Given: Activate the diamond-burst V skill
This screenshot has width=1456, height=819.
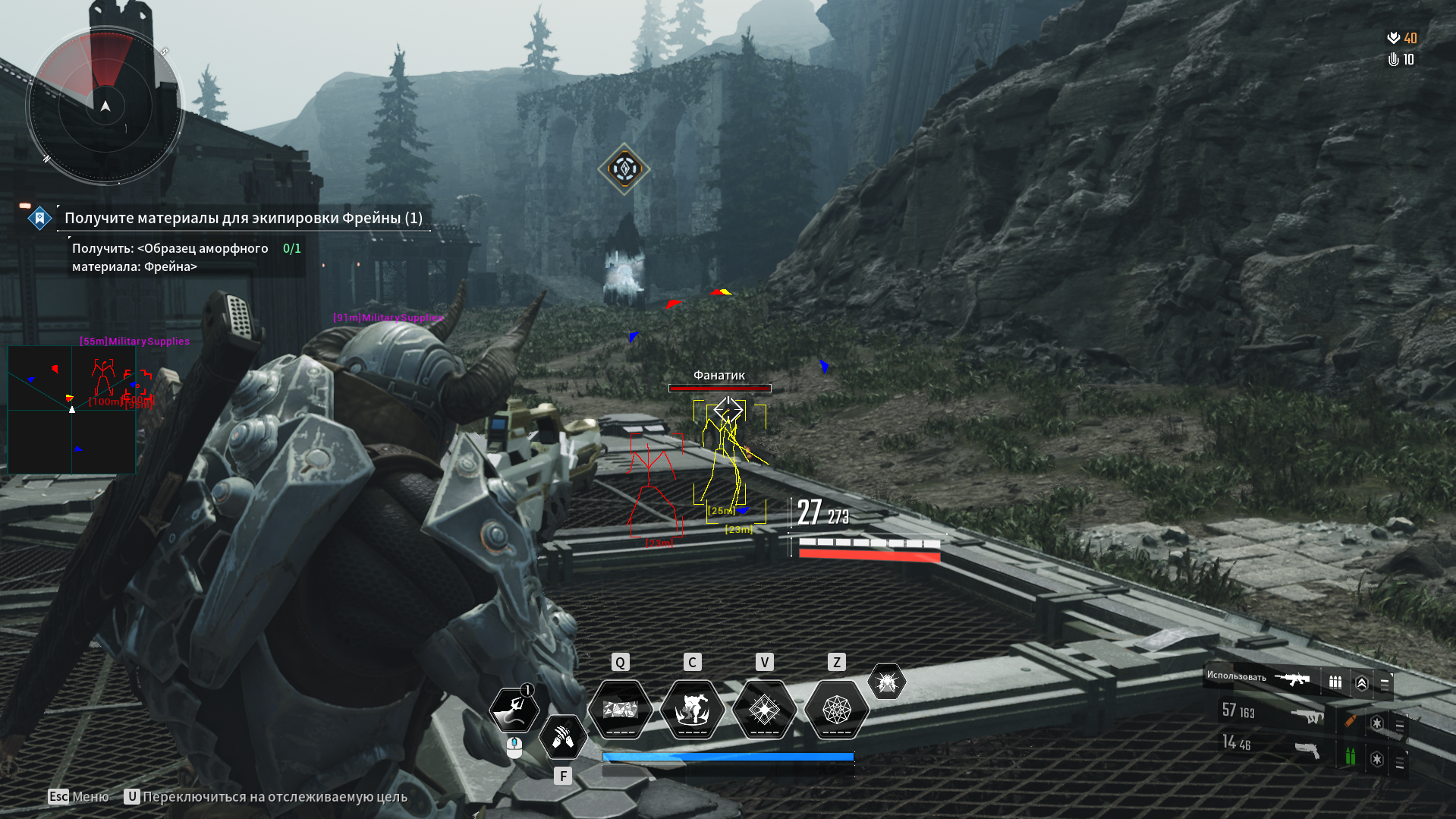Looking at the screenshot, I should click(764, 710).
